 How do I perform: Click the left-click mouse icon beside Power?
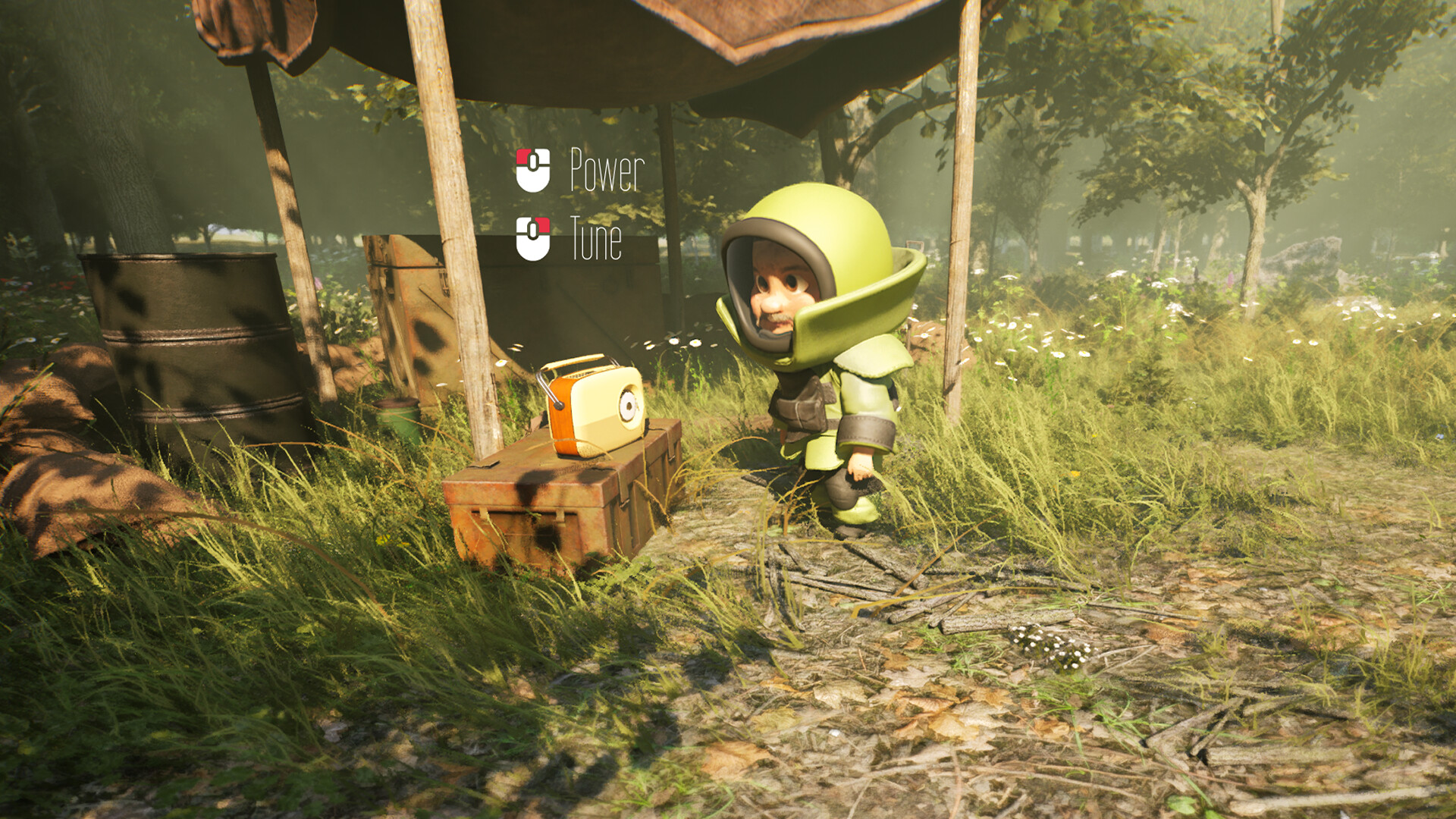532,170
